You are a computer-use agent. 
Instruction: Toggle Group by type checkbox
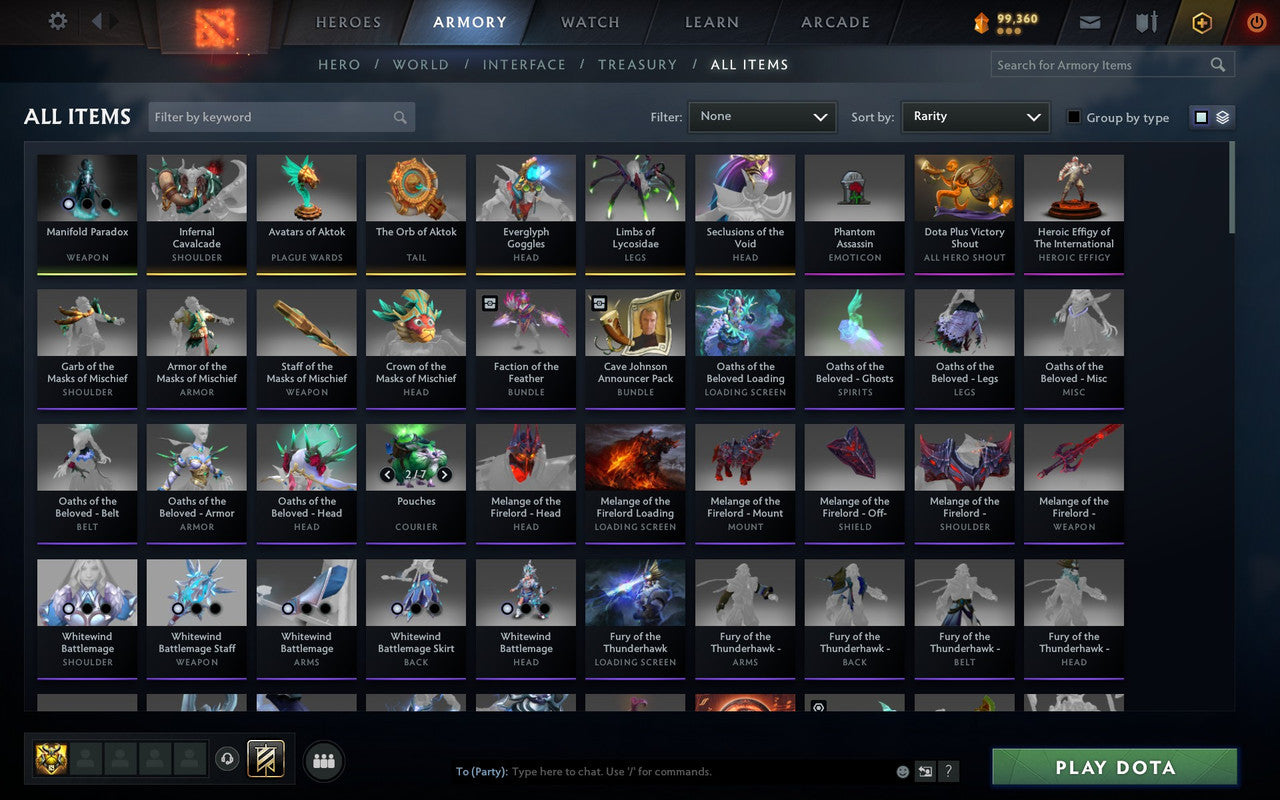pyautogui.click(x=1073, y=117)
